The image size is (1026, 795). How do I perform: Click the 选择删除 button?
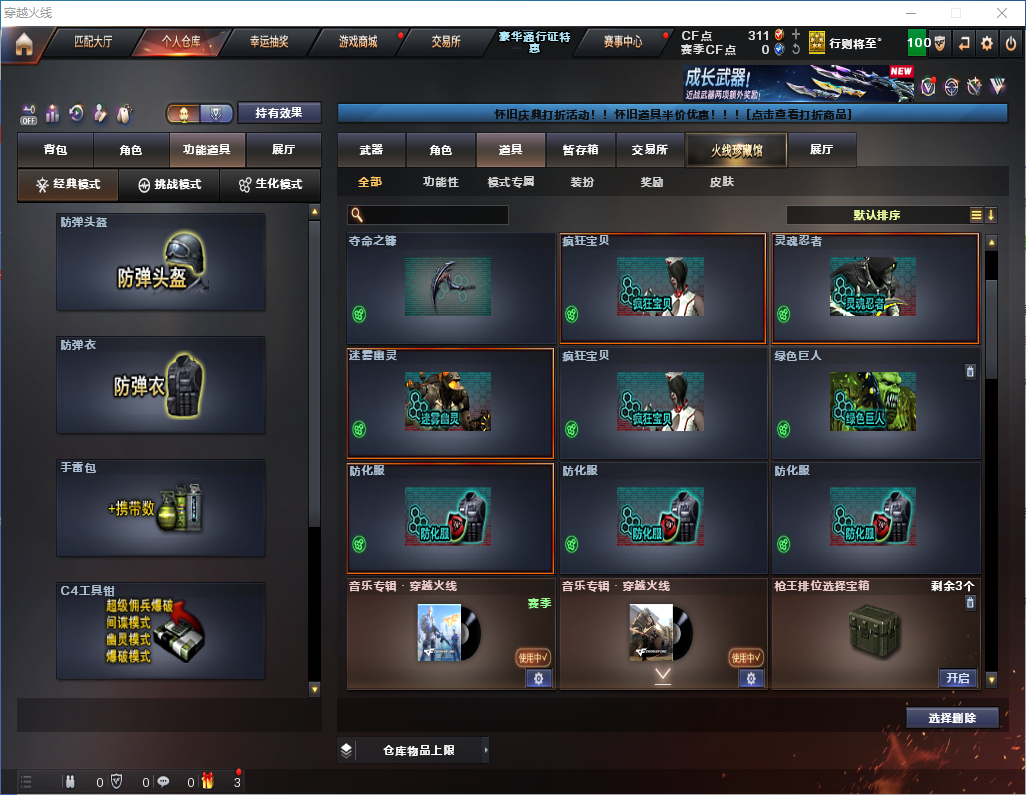pyautogui.click(x=952, y=718)
